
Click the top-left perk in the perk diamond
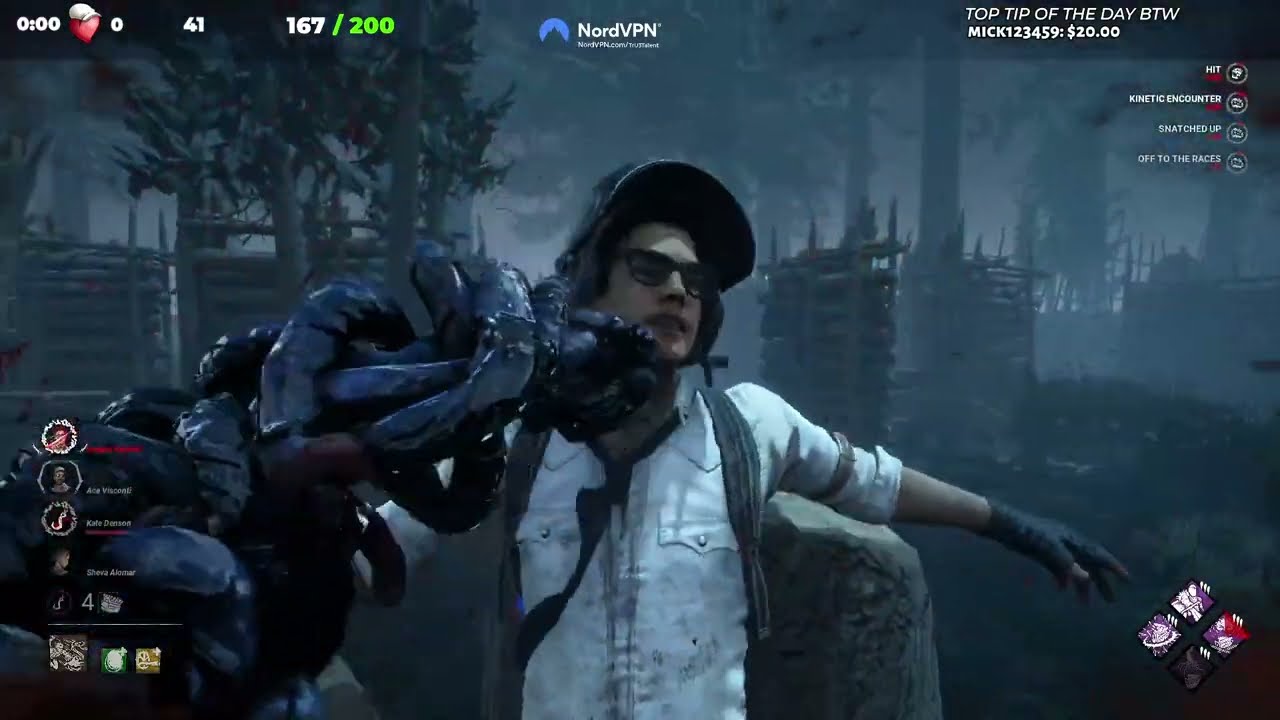point(1160,632)
